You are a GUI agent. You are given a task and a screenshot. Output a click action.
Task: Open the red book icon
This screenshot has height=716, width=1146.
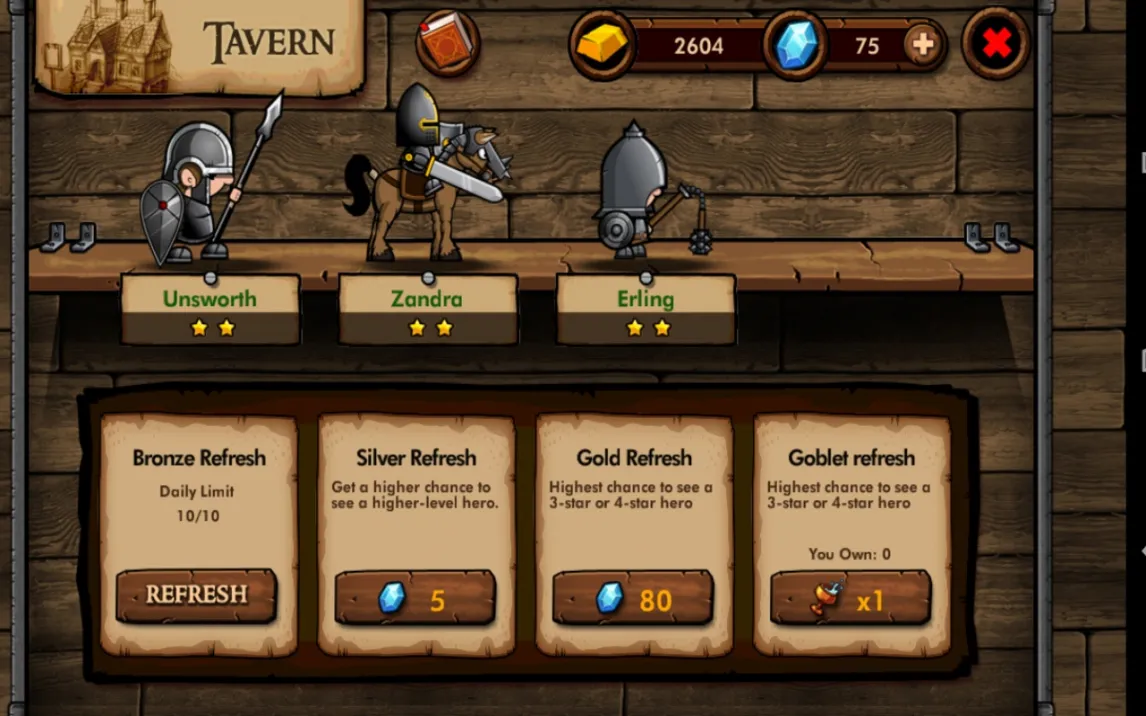pos(447,42)
